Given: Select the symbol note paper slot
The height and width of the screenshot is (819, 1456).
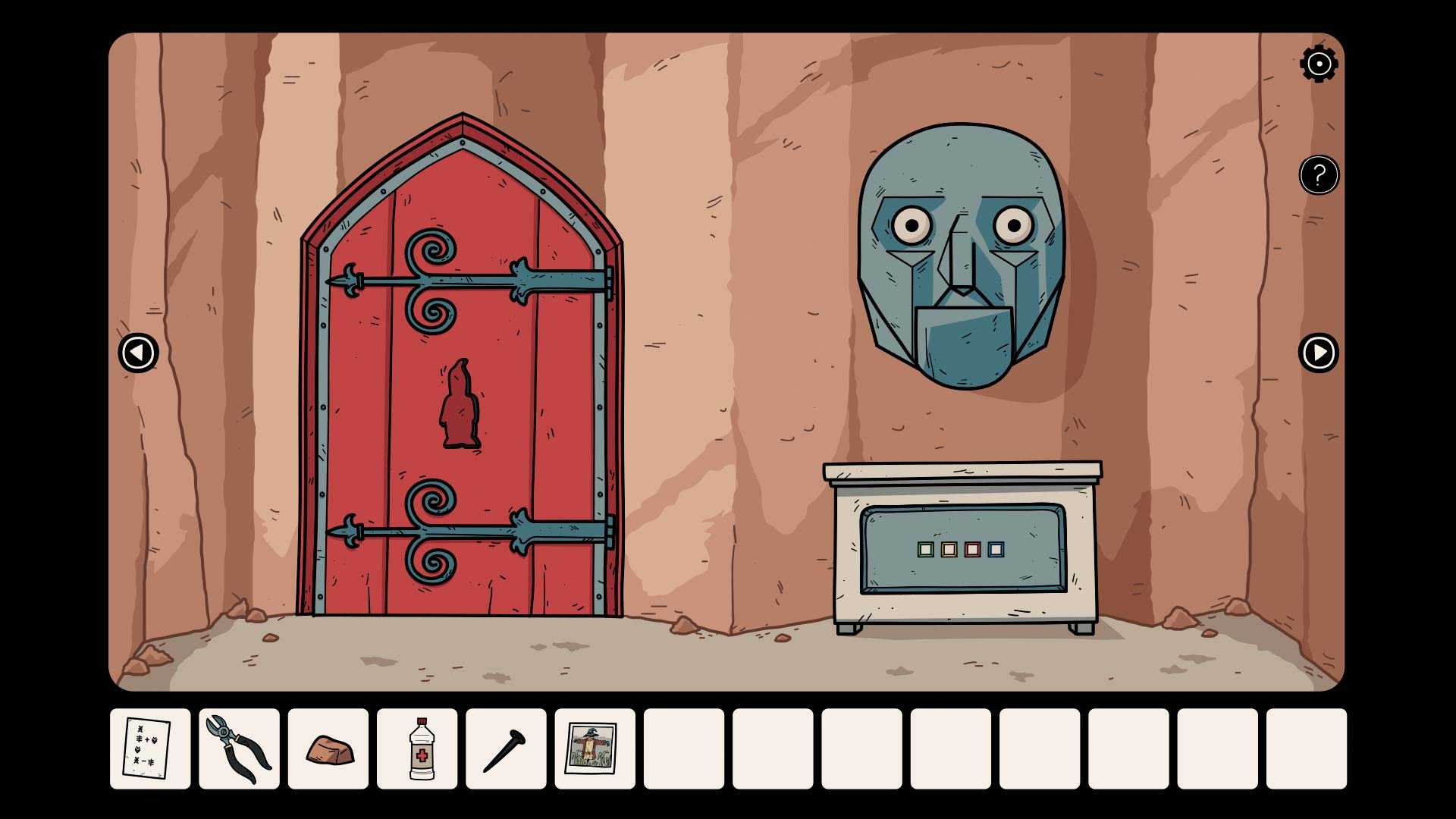Looking at the screenshot, I should [x=150, y=748].
